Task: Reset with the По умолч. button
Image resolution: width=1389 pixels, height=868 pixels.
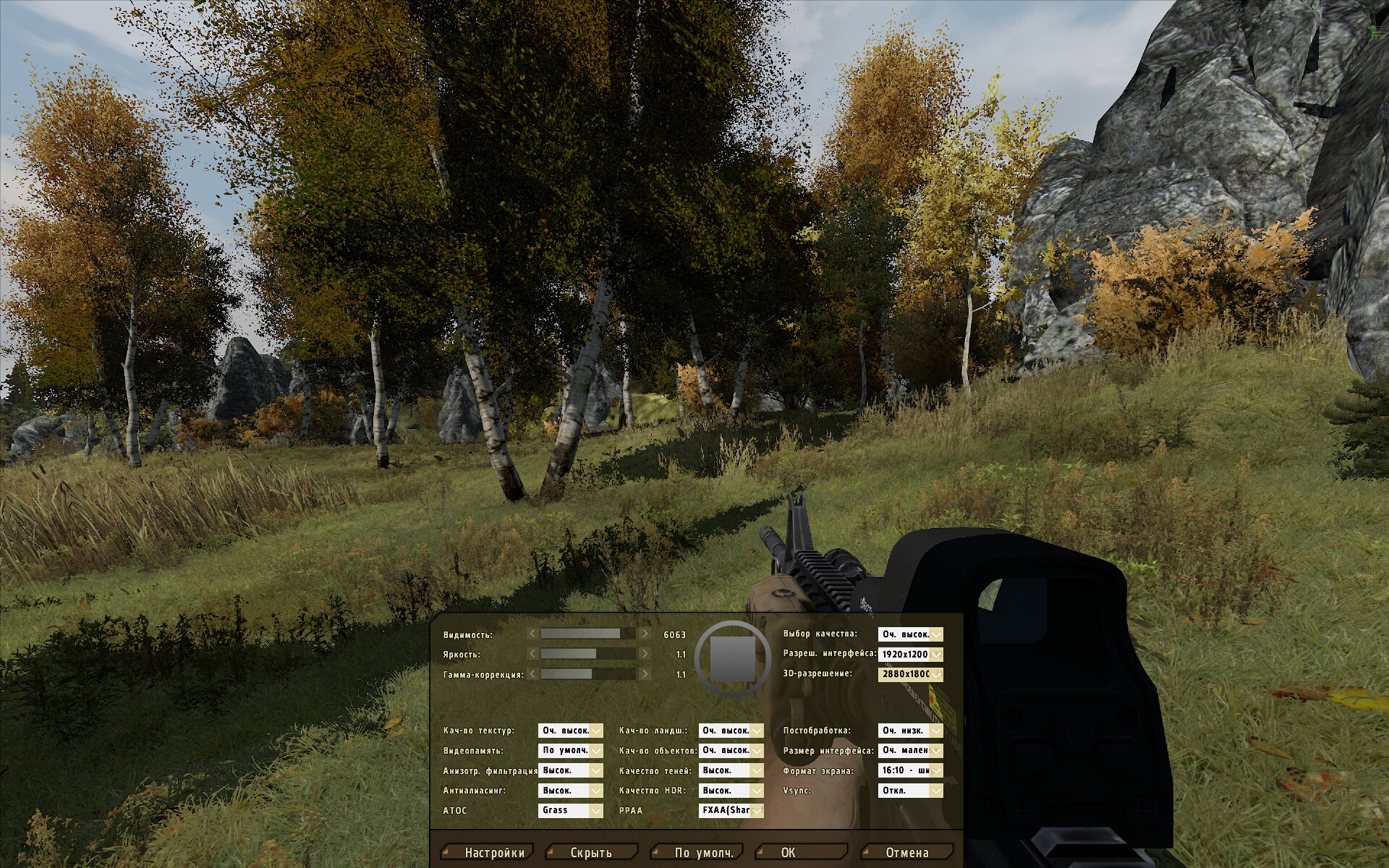Action: tap(703, 853)
